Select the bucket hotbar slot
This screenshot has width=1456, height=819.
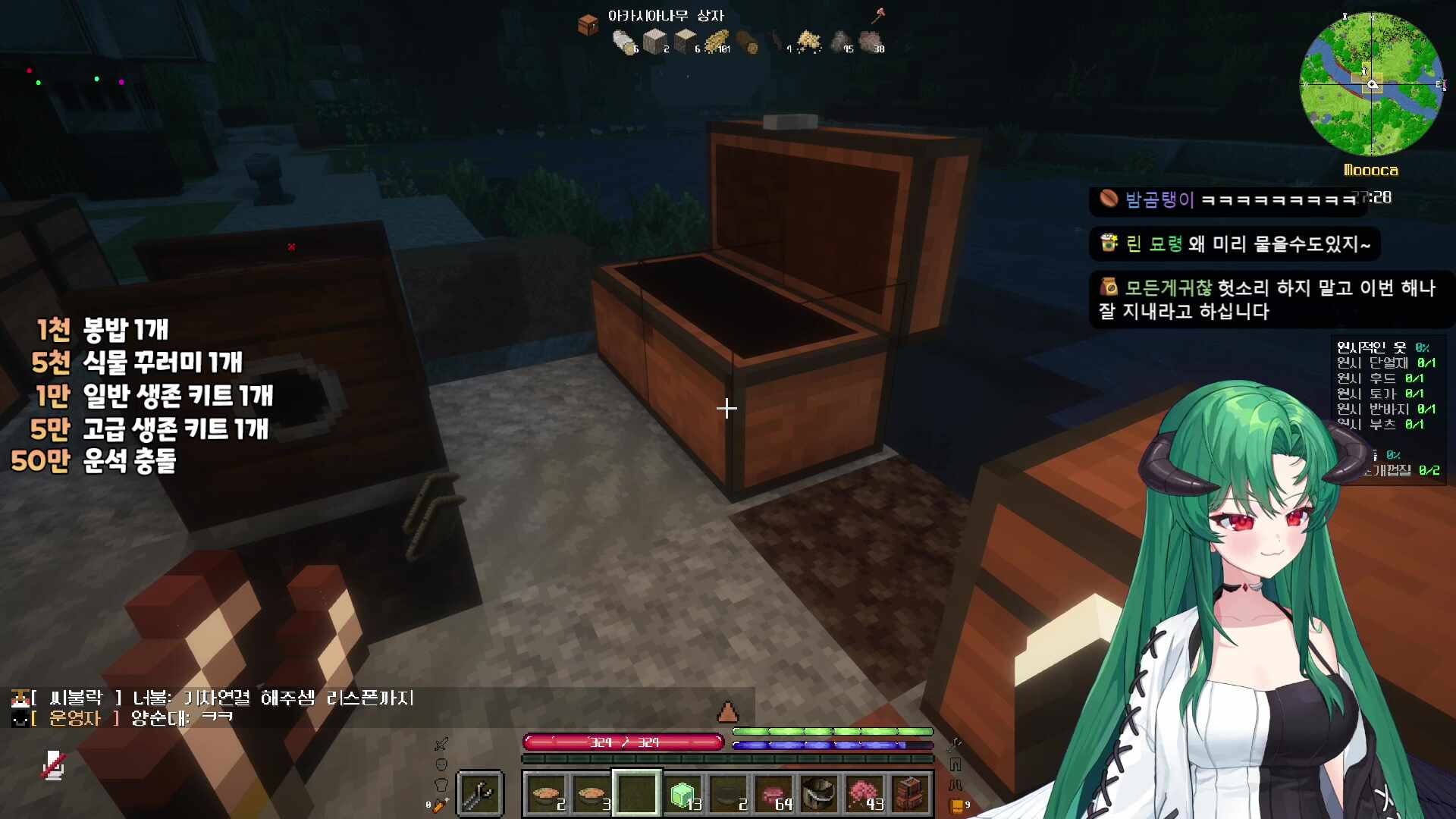pyautogui.click(x=819, y=794)
